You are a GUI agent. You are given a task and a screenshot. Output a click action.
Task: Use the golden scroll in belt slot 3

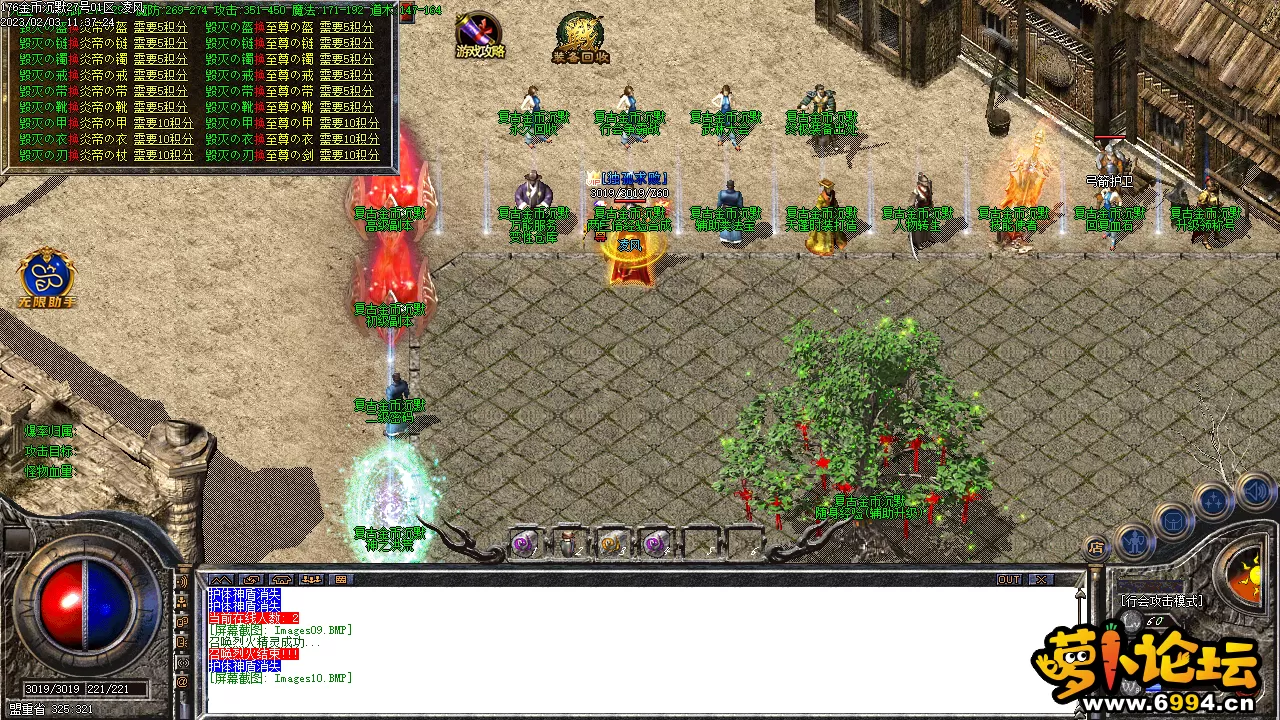point(611,544)
